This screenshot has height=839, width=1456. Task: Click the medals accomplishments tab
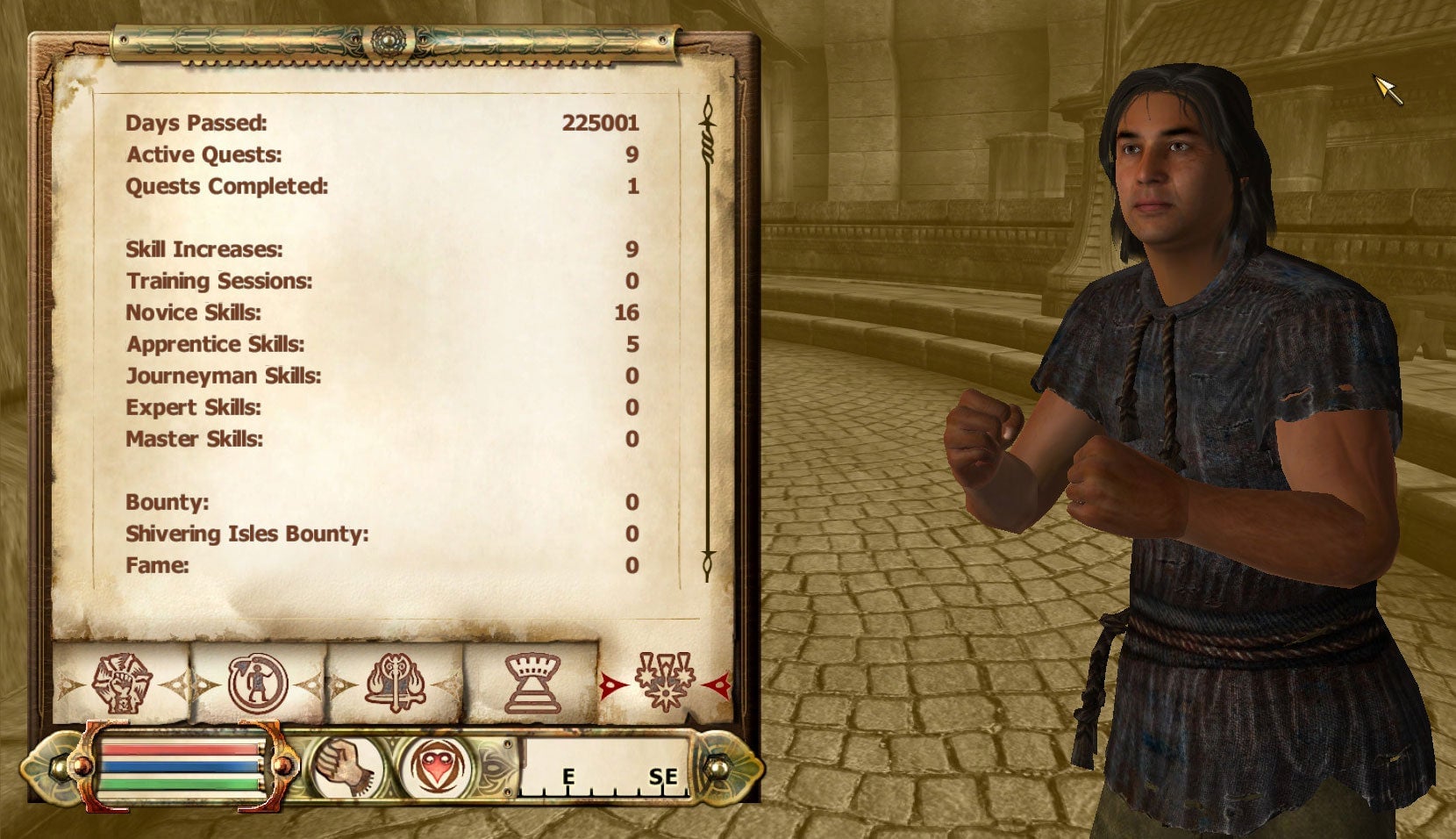[x=665, y=682]
